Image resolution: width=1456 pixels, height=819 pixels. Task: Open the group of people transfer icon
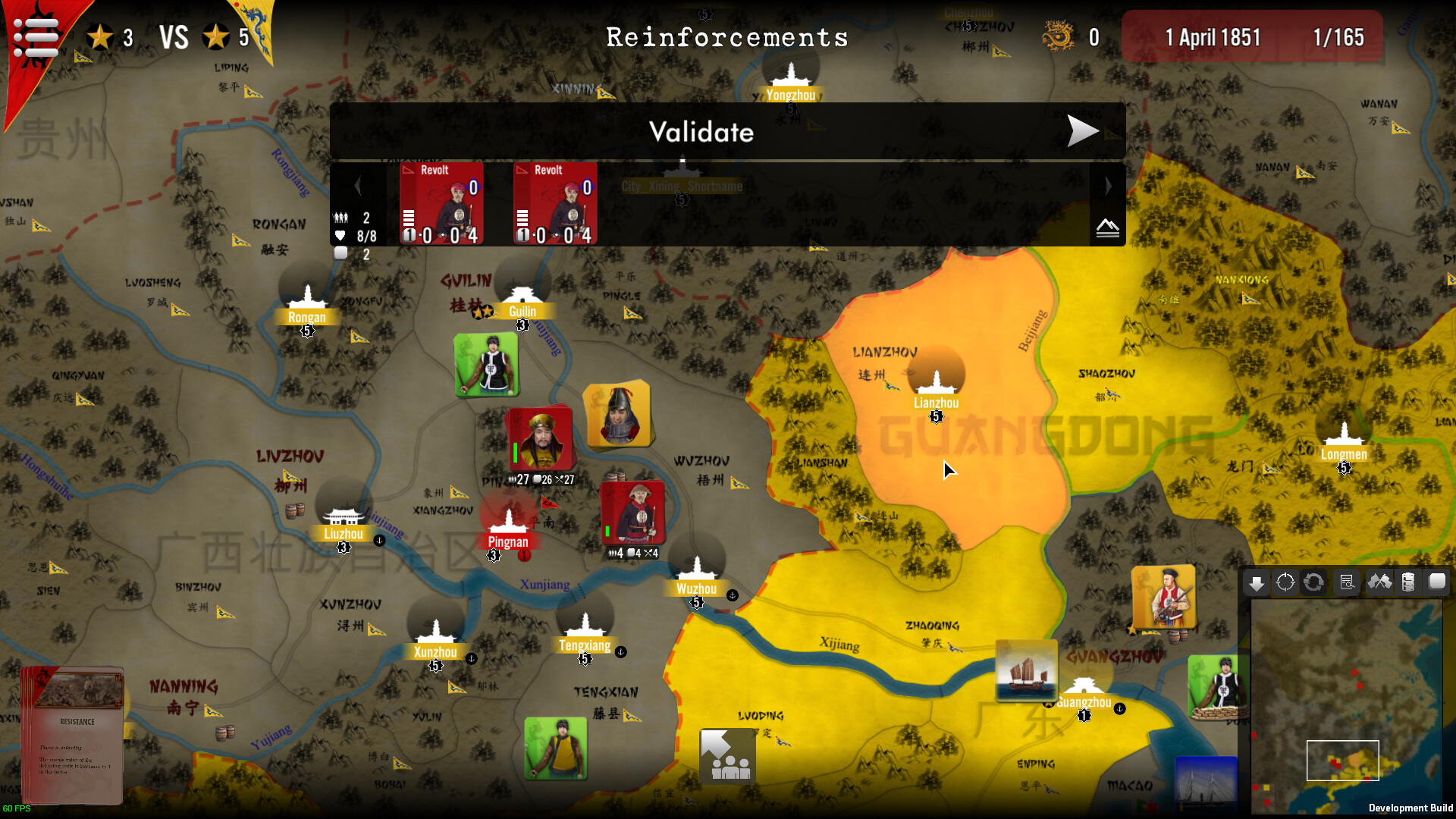(x=727, y=756)
